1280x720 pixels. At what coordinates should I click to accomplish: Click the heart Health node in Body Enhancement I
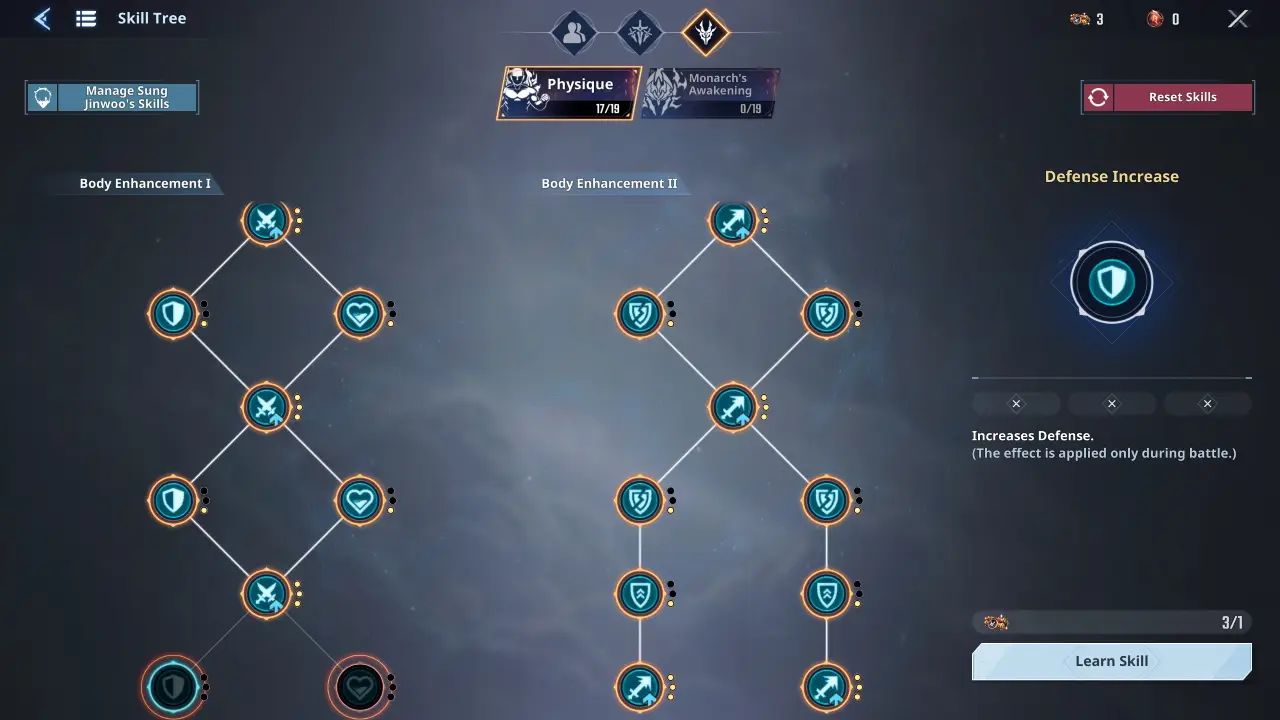click(360, 313)
